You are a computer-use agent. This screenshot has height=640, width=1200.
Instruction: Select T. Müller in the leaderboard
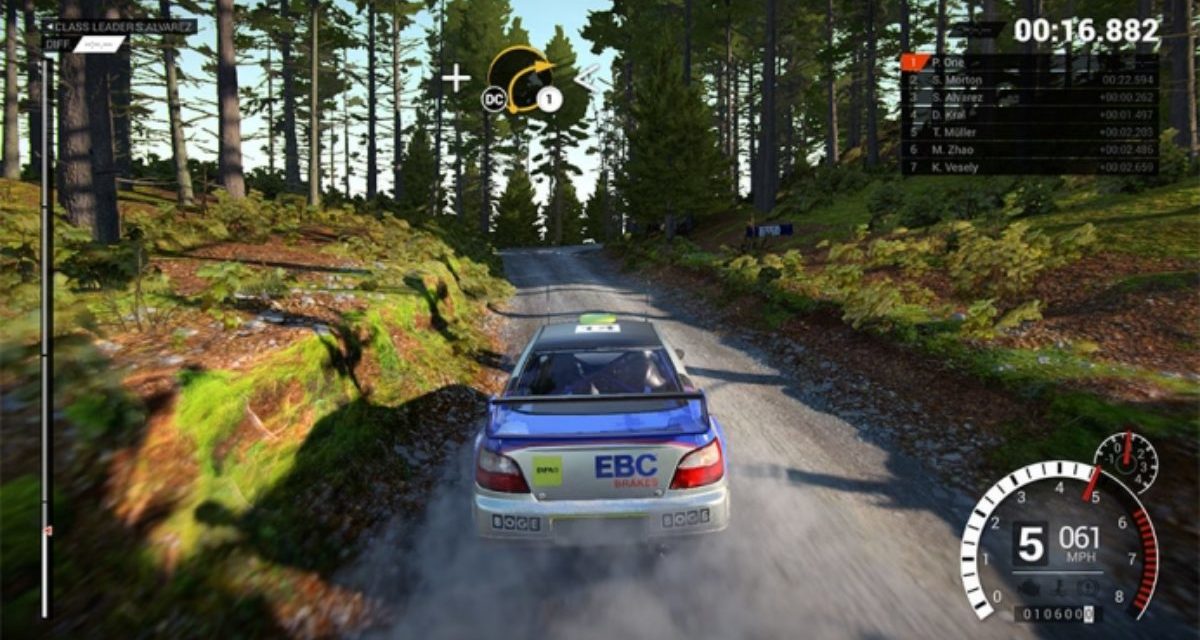tap(1030, 132)
